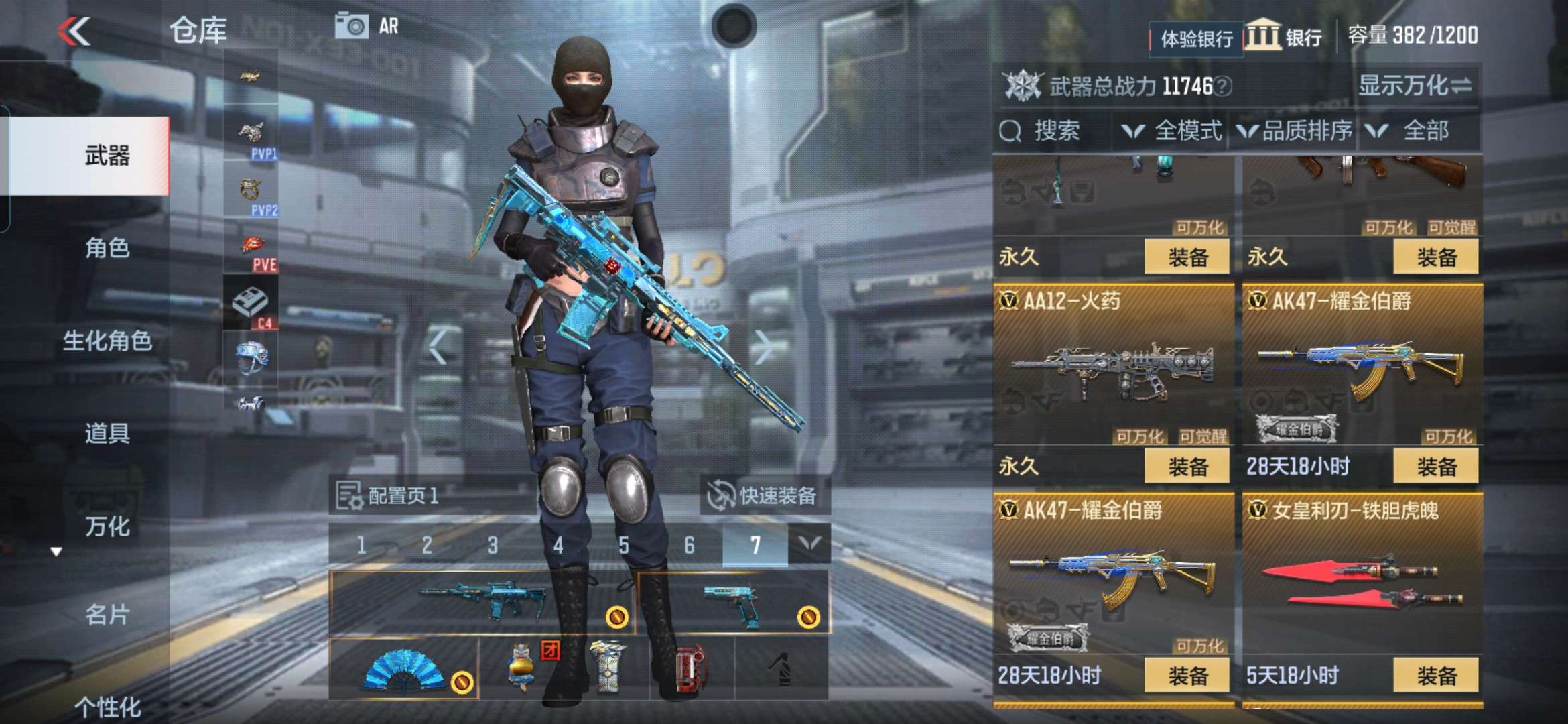Open the 体验银行 trial bank
The image size is (1568, 724).
[x=1196, y=39]
